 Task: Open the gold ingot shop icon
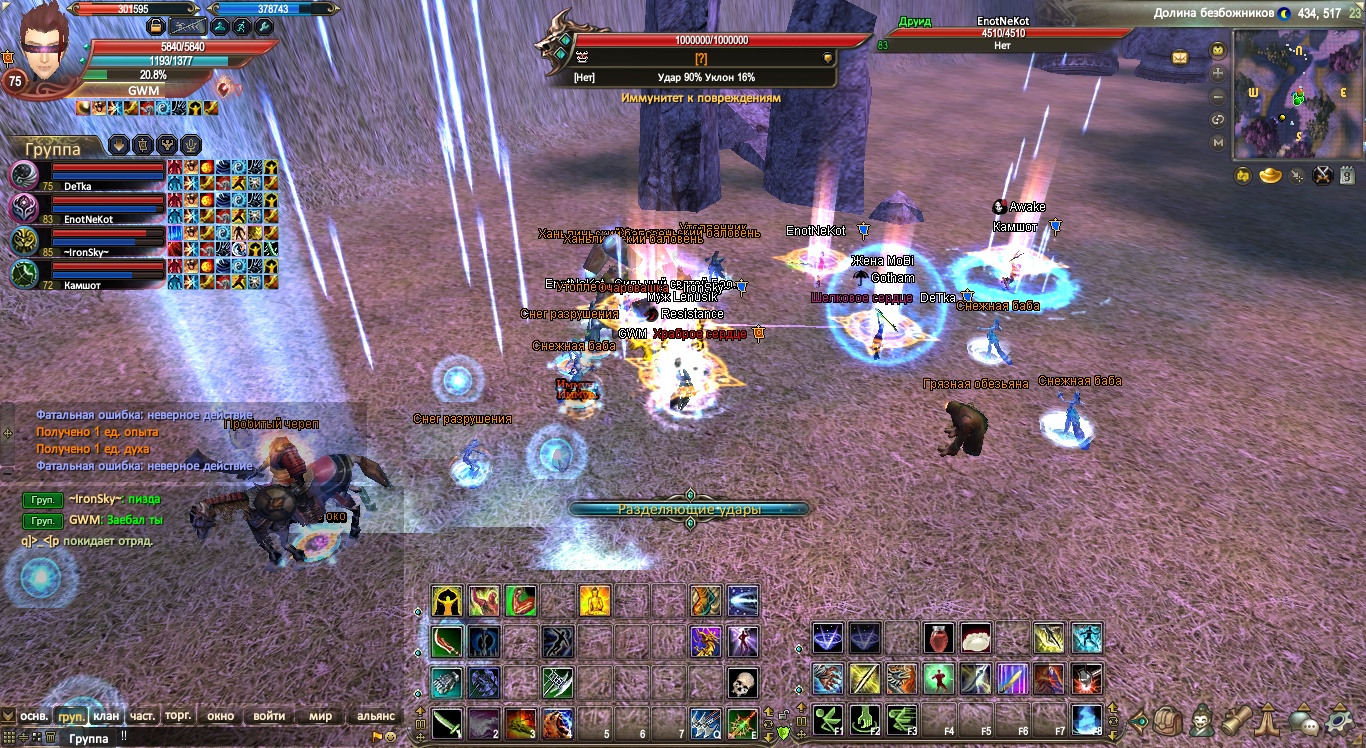coord(1270,177)
